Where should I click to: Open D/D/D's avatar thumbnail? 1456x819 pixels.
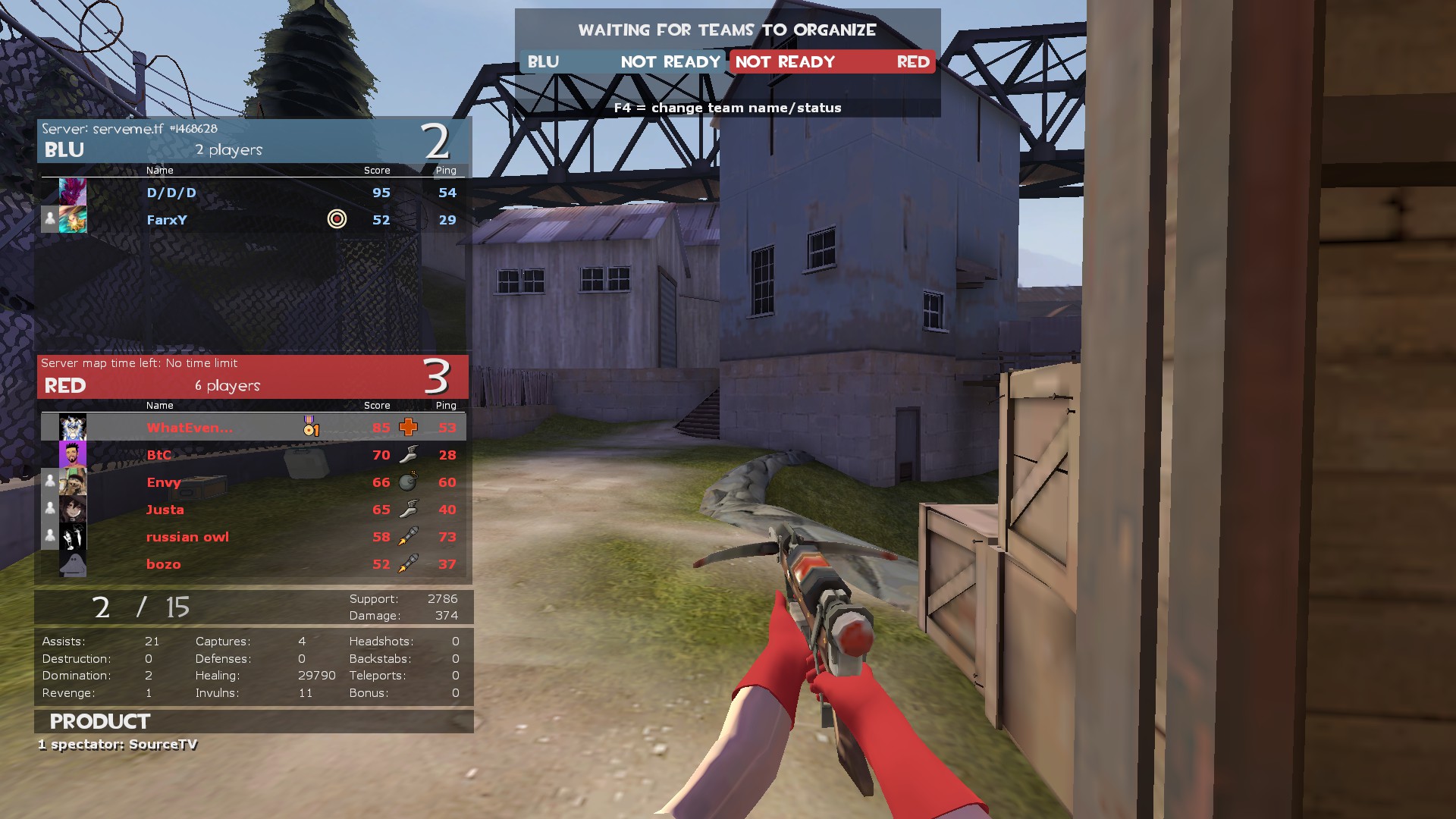point(73,192)
